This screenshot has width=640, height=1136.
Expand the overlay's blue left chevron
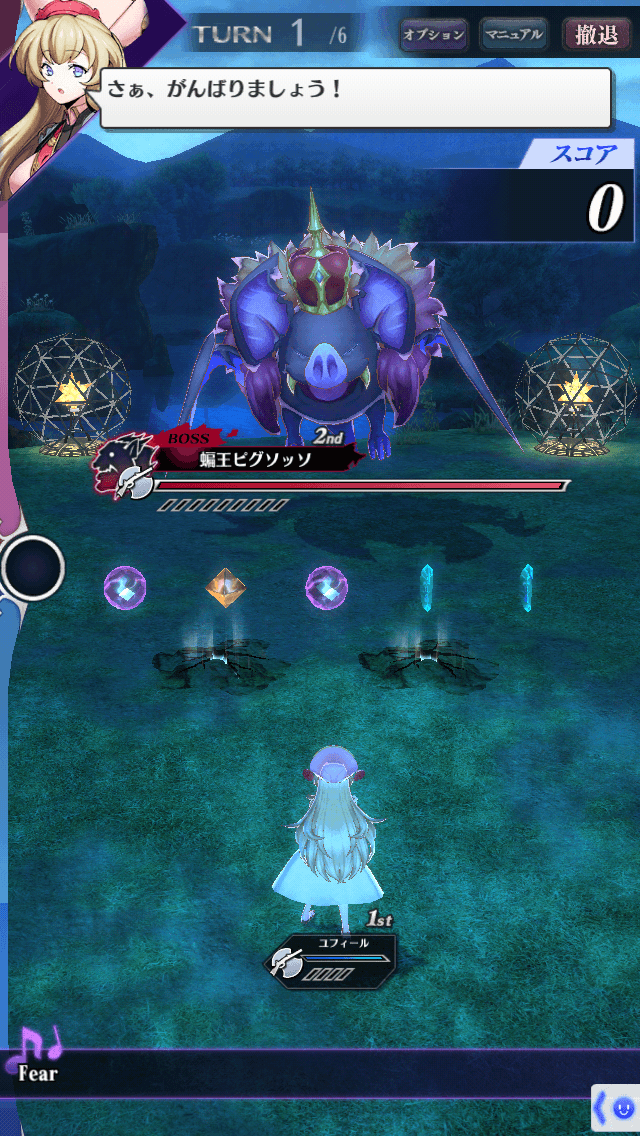(602, 1108)
